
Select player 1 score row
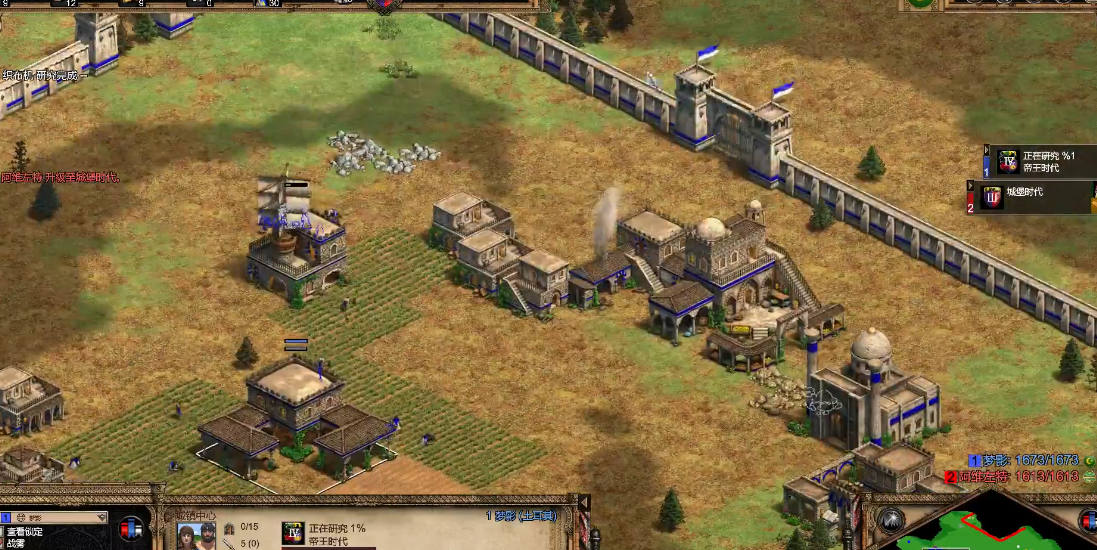click(x=1025, y=460)
